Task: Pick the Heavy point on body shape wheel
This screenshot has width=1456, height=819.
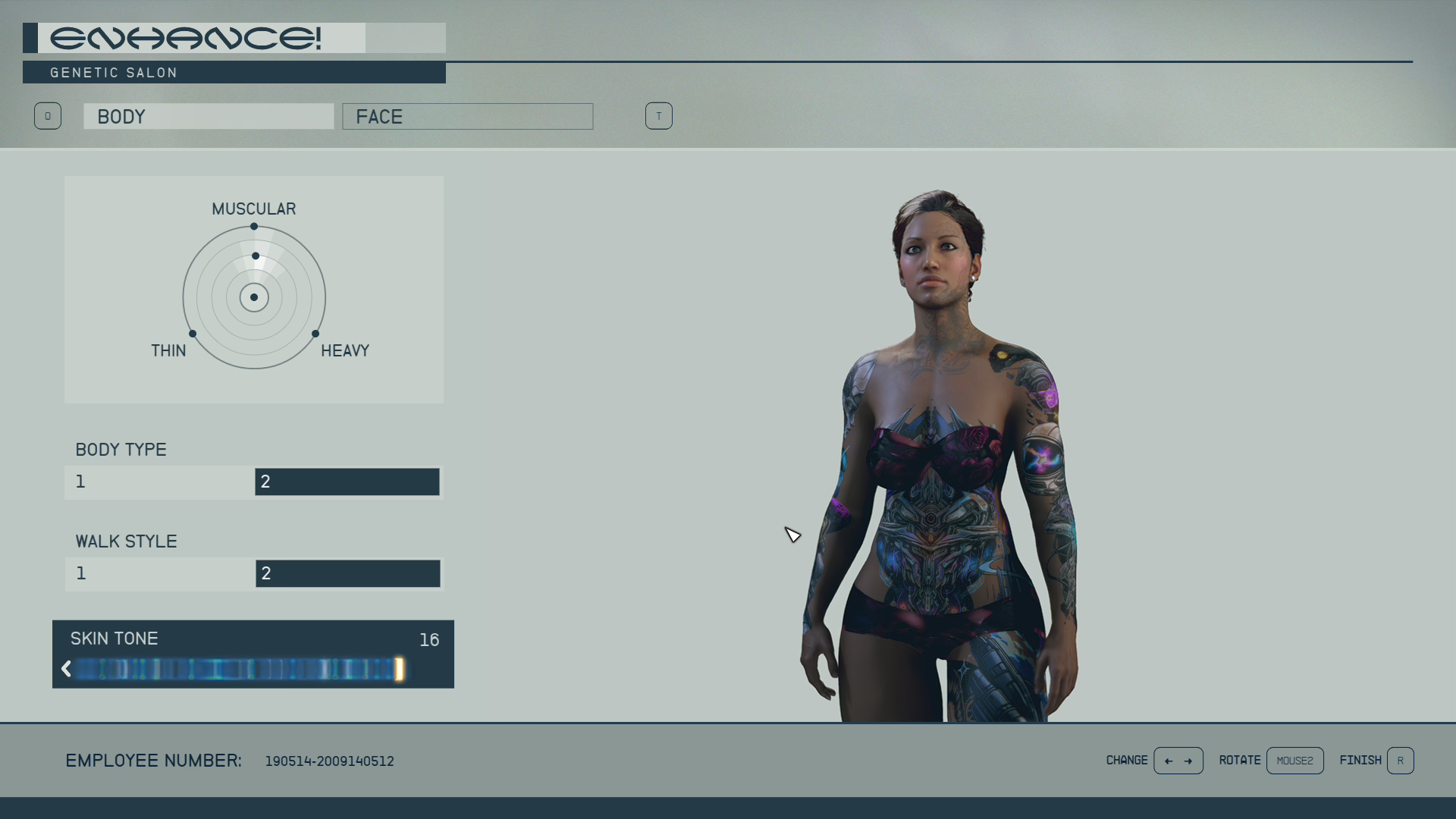Action: [x=315, y=334]
